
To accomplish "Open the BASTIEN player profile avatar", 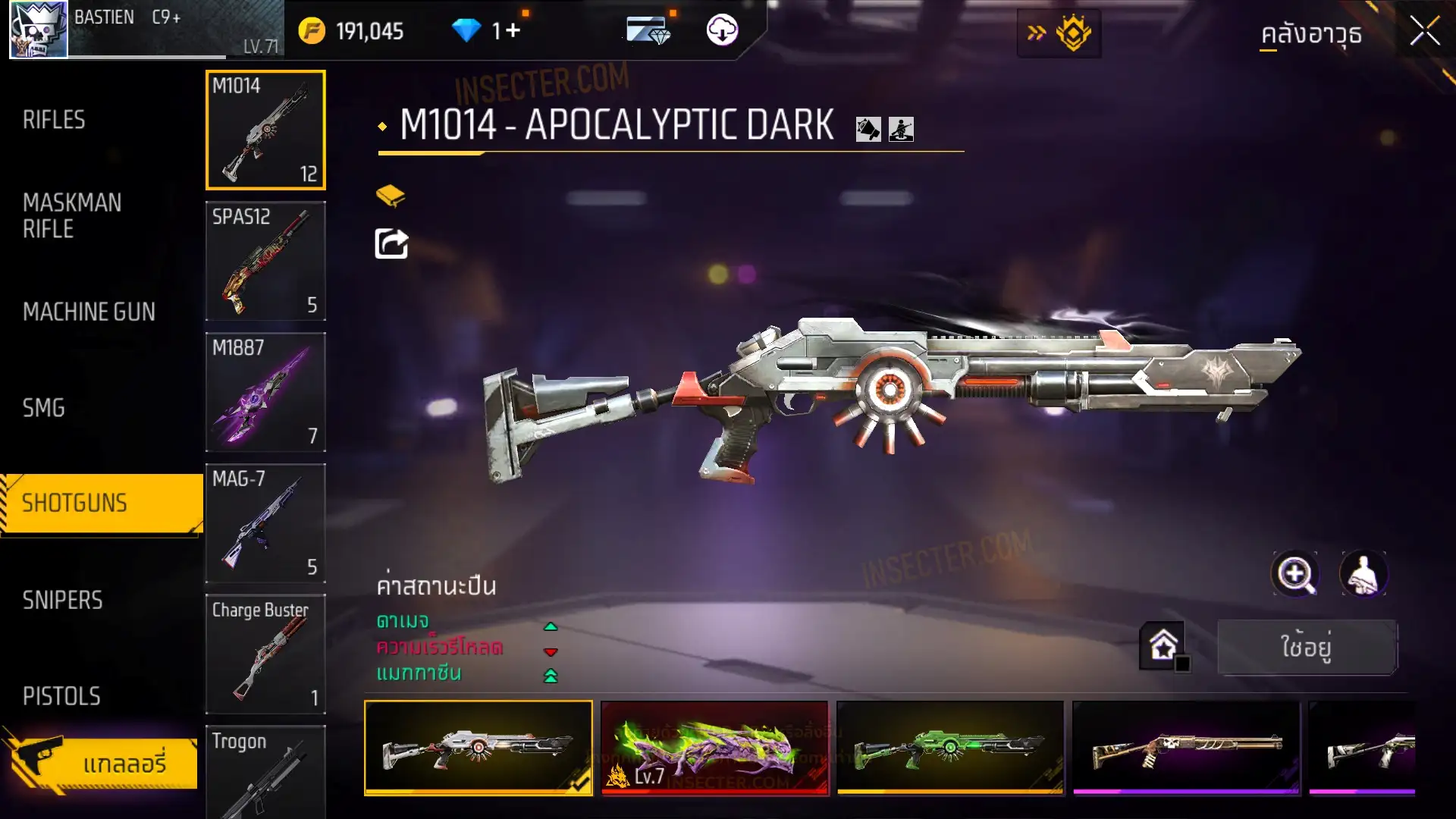I will [x=38, y=30].
